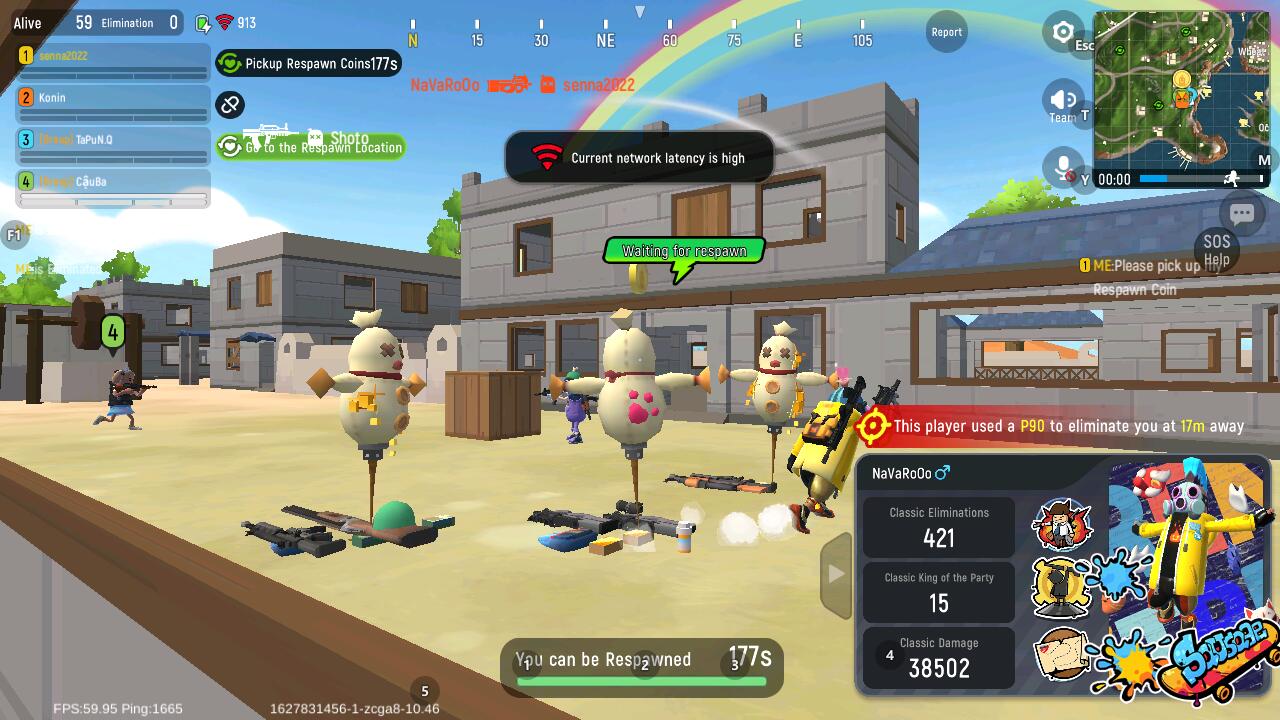The image size is (1280, 720).
Task: Click the crossed-link round icon
Action: (x=230, y=104)
